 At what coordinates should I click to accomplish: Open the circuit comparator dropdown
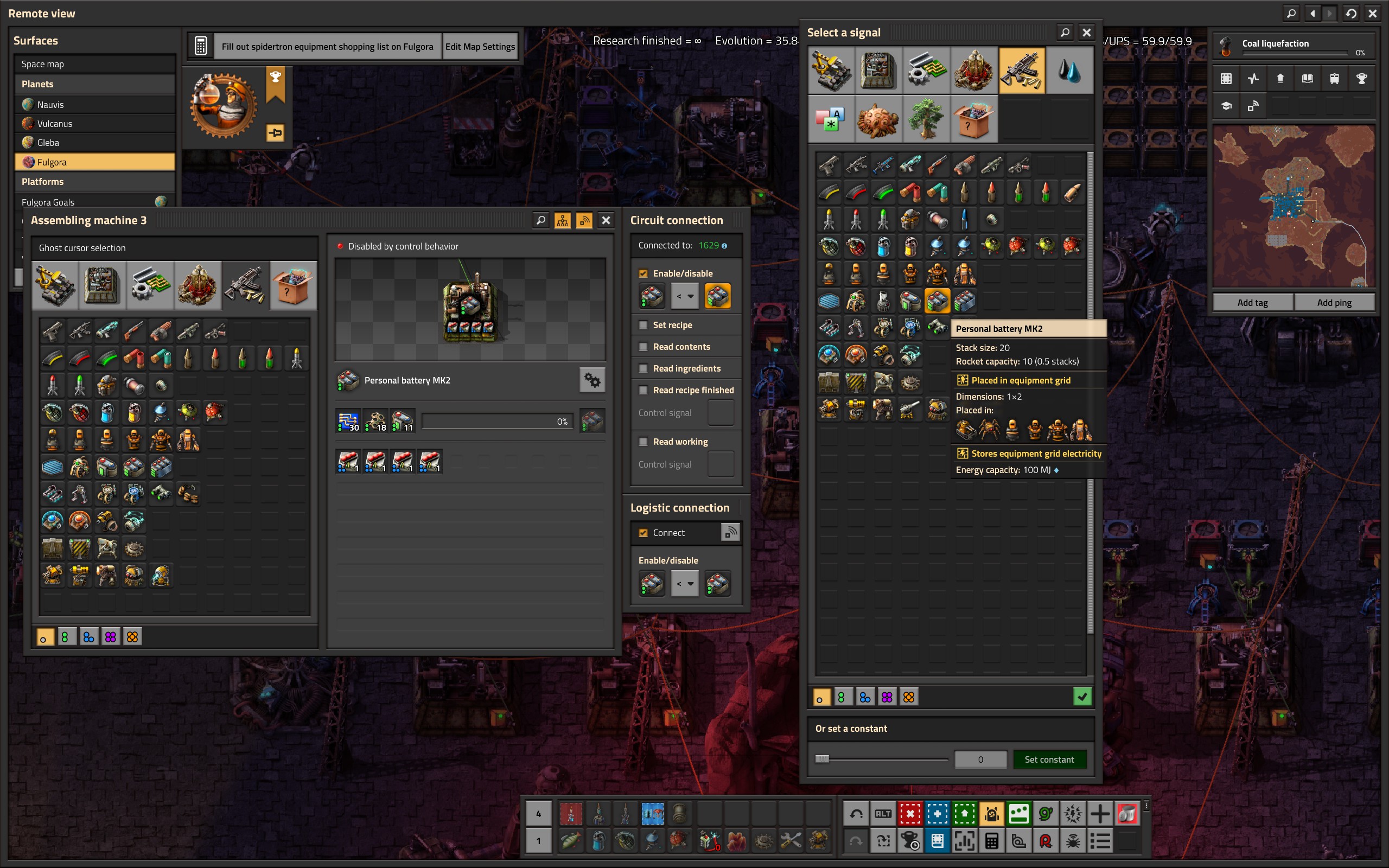pyautogui.click(x=685, y=296)
